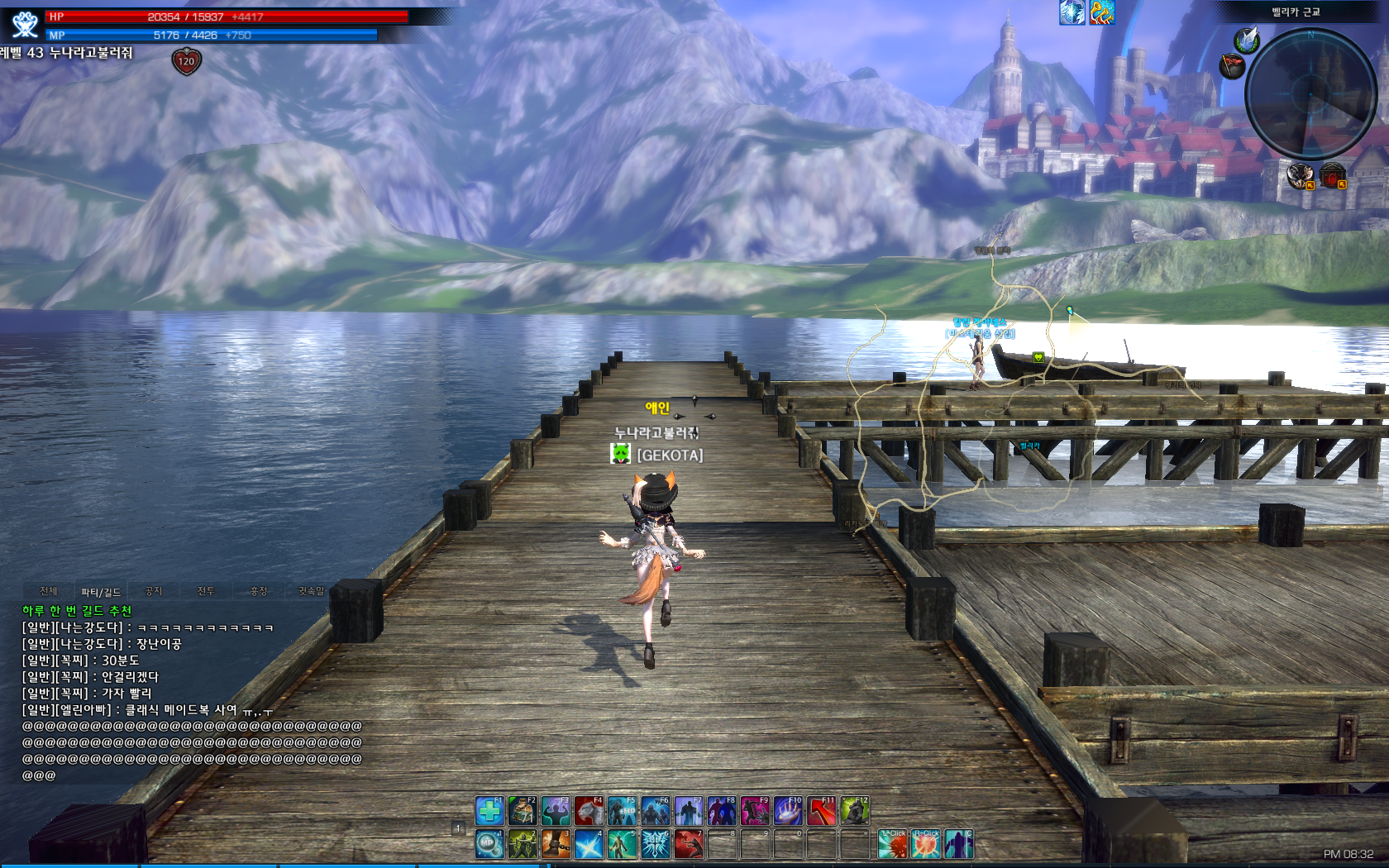Open the circular minimap
The height and width of the screenshot is (868, 1389).
(1310, 93)
